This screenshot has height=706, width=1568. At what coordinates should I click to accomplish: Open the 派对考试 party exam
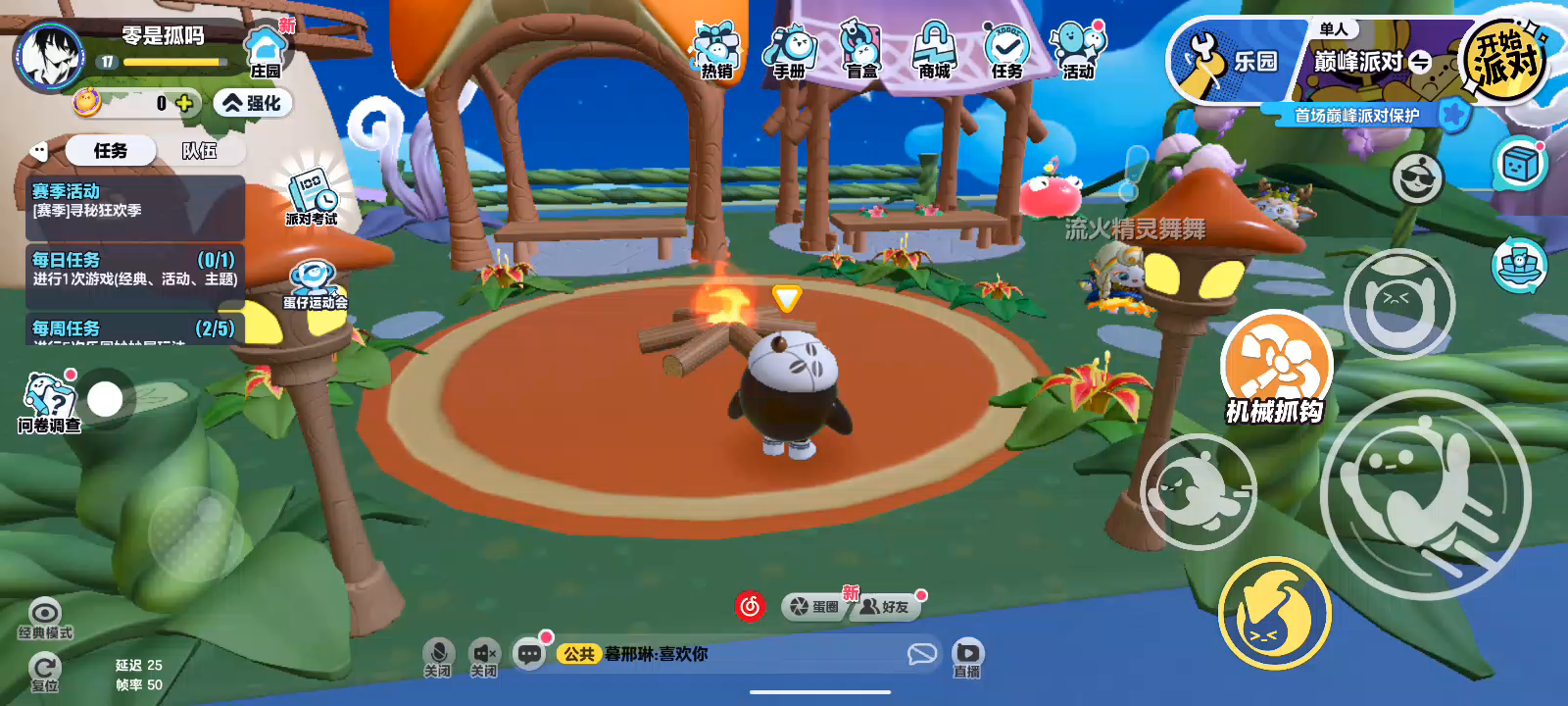point(312,196)
